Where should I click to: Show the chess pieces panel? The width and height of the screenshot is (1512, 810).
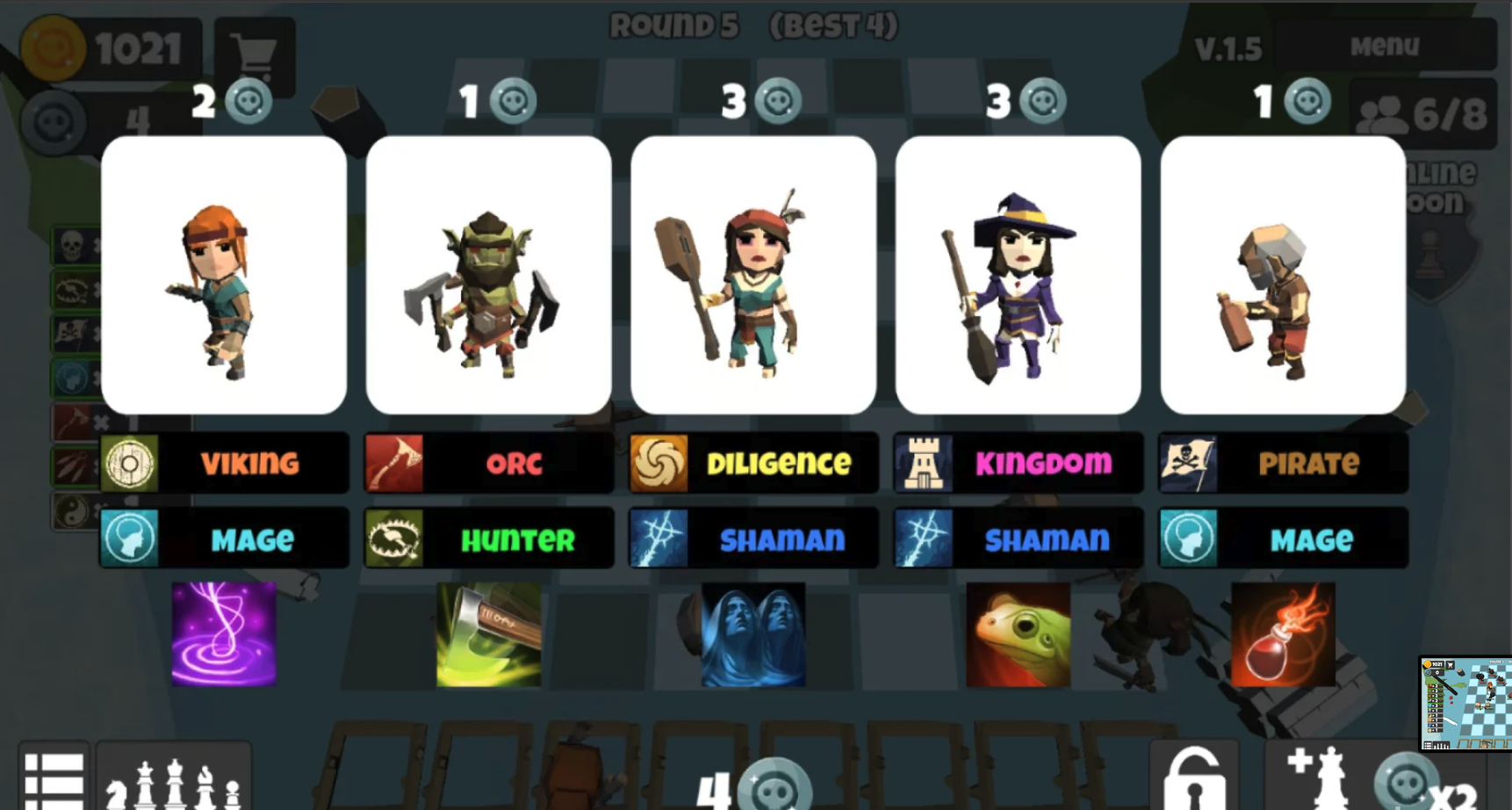173,782
